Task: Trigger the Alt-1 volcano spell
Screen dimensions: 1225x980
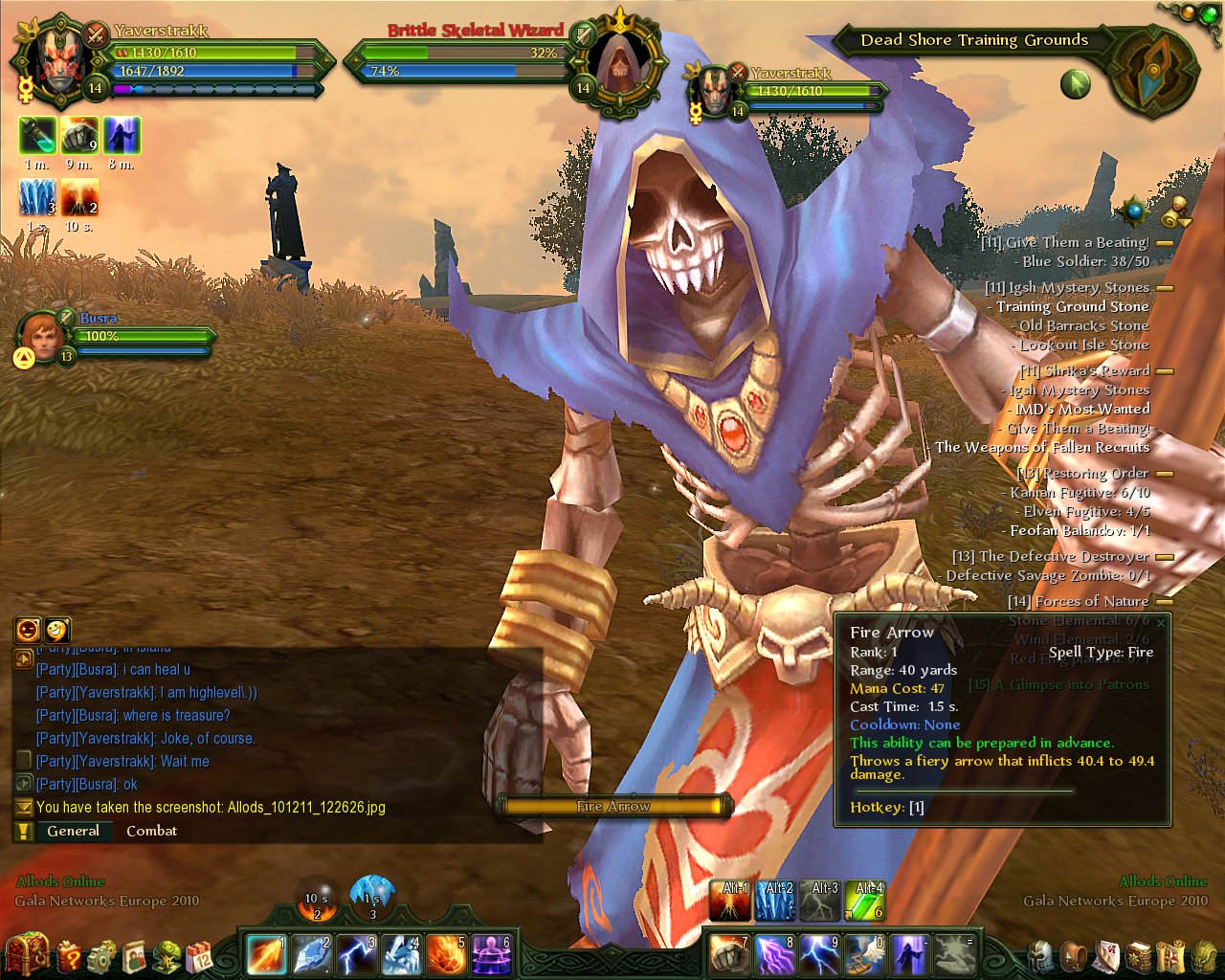Action: 730,902
